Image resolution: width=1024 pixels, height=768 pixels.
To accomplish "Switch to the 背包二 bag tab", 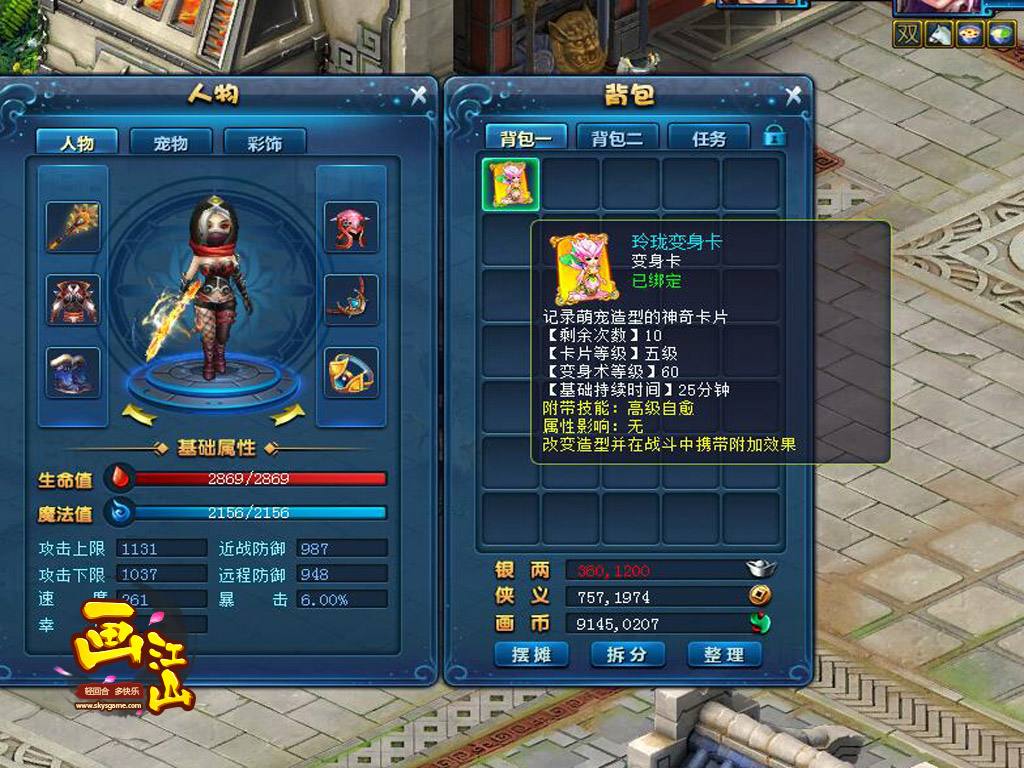I will [x=617, y=139].
